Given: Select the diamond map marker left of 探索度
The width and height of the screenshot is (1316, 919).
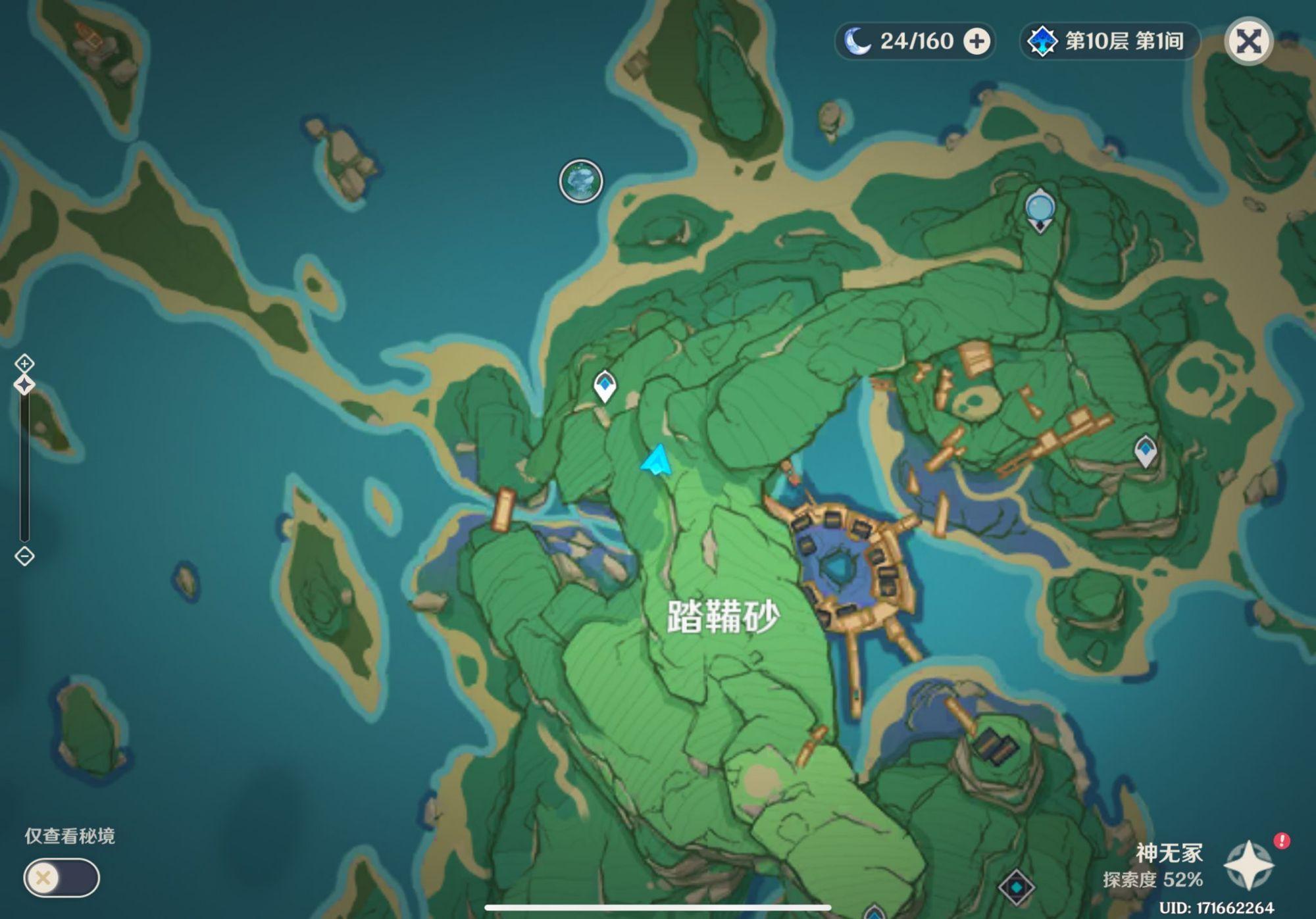Looking at the screenshot, I should (x=1016, y=887).
